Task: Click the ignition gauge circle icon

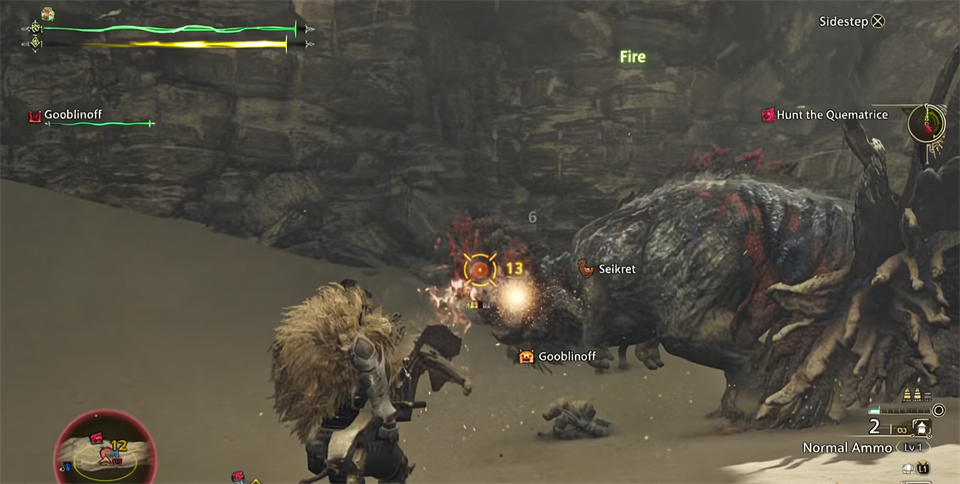Action: 938,410
